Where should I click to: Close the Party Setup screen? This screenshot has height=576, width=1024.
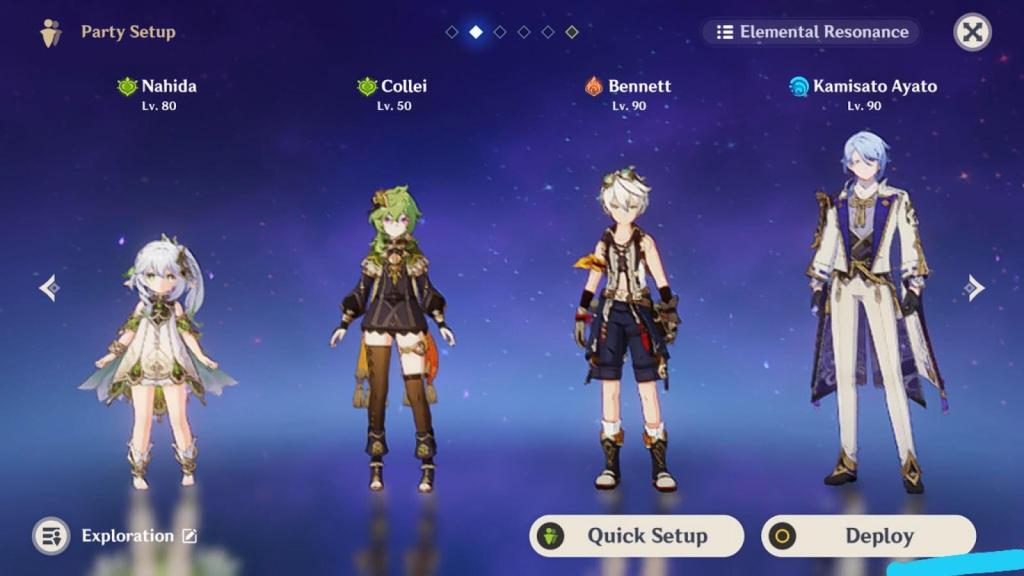point(972,32)
